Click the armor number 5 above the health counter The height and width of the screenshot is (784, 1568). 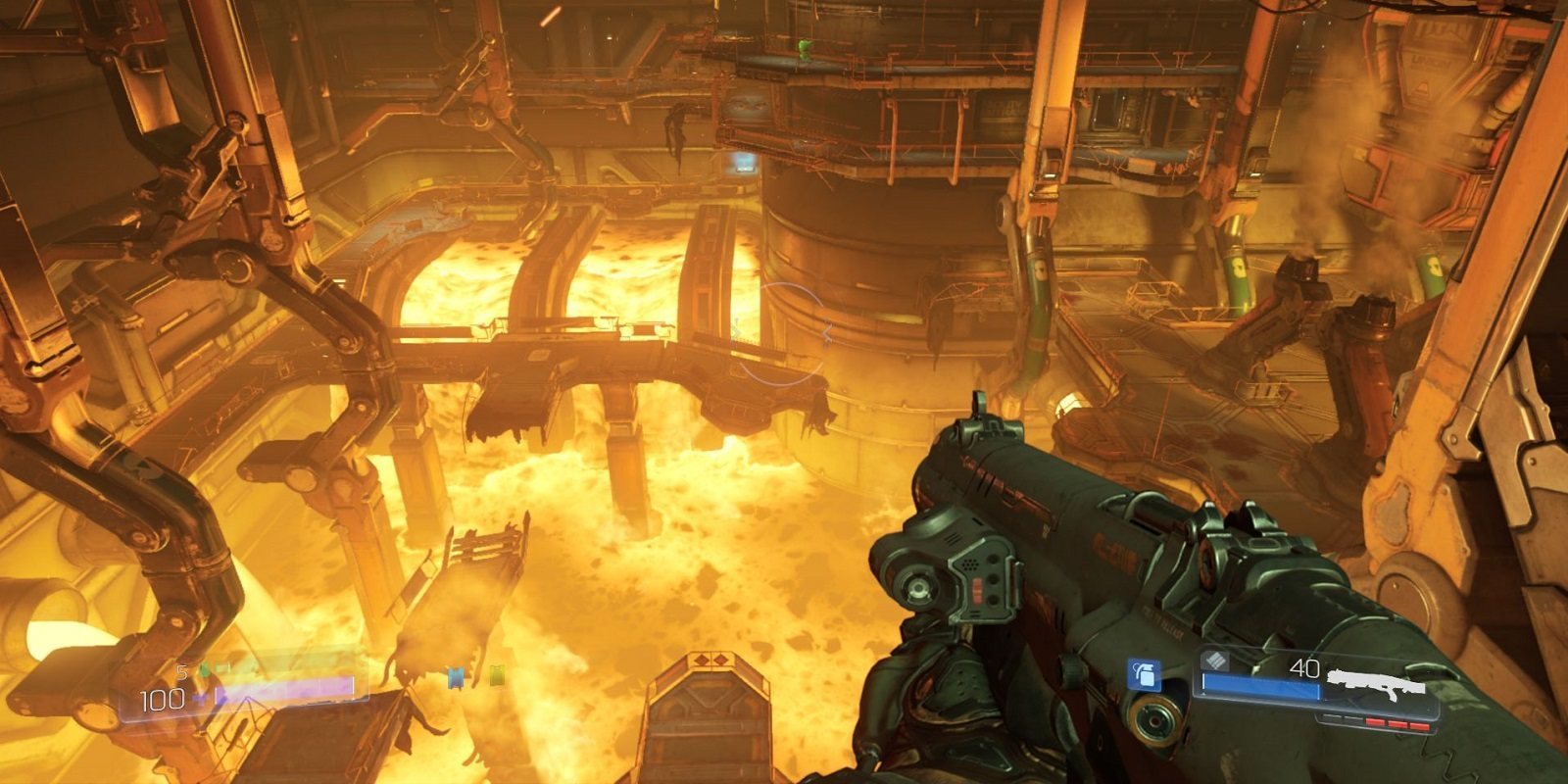181,672
